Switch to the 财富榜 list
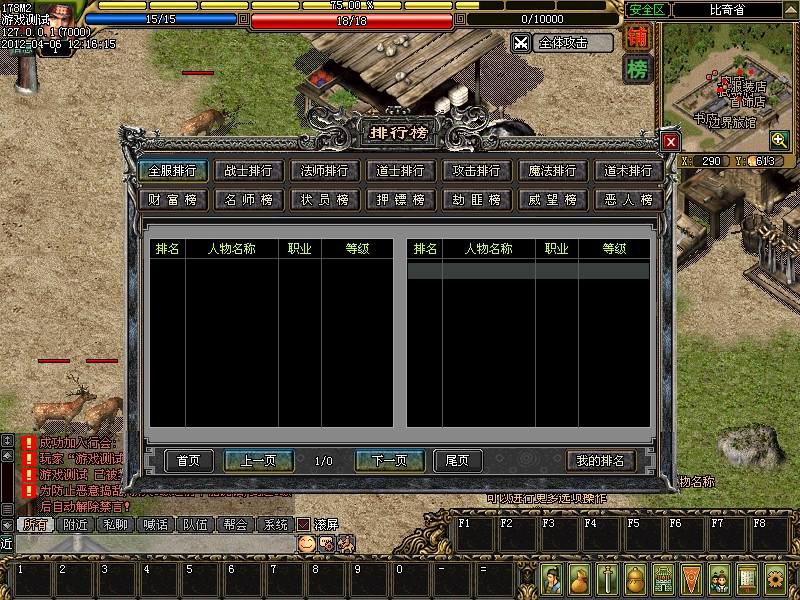This screenshot has width=800, height=600. [171, 200]
